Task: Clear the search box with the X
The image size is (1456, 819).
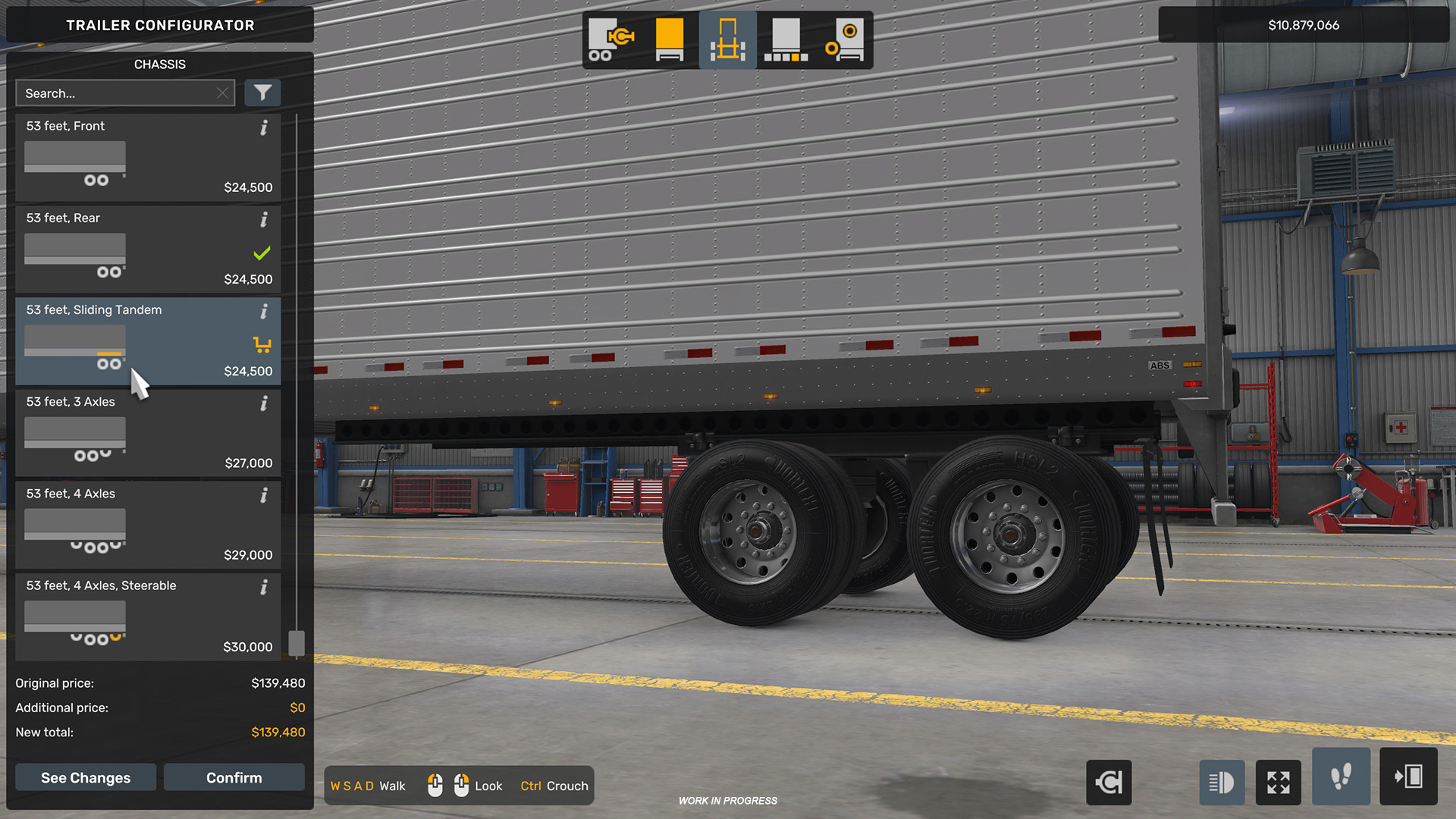Action: pos(222,93)
